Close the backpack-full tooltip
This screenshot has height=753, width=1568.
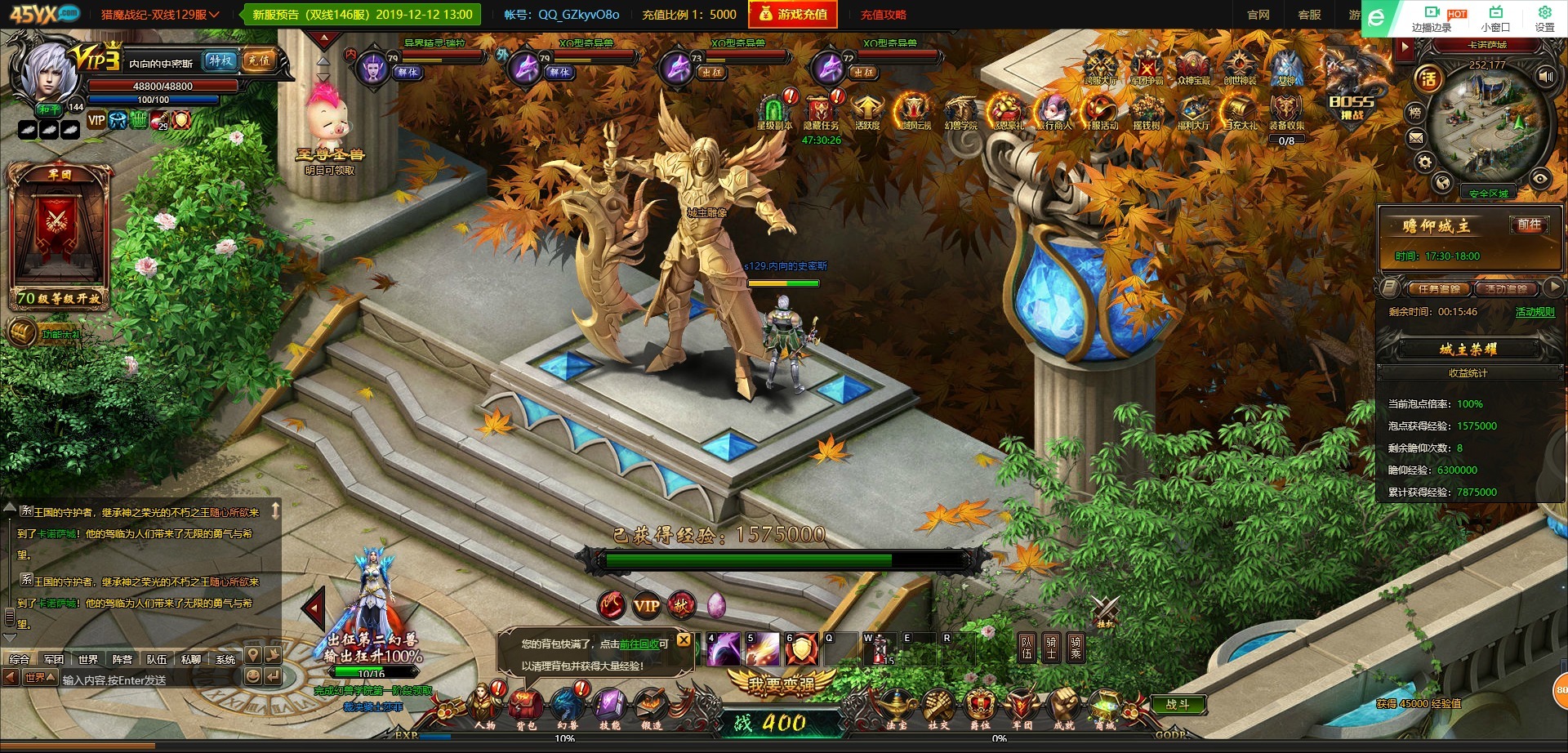(x=684, y=640)
